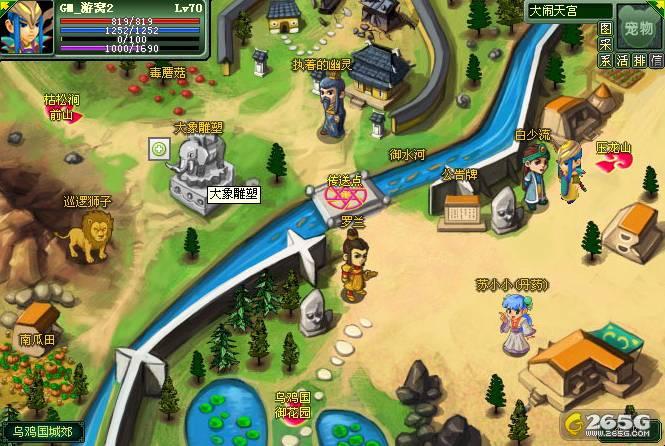Screen dimensions: 665x446
Task: Open the 系 system menu
Action: (x=605, y=61)
